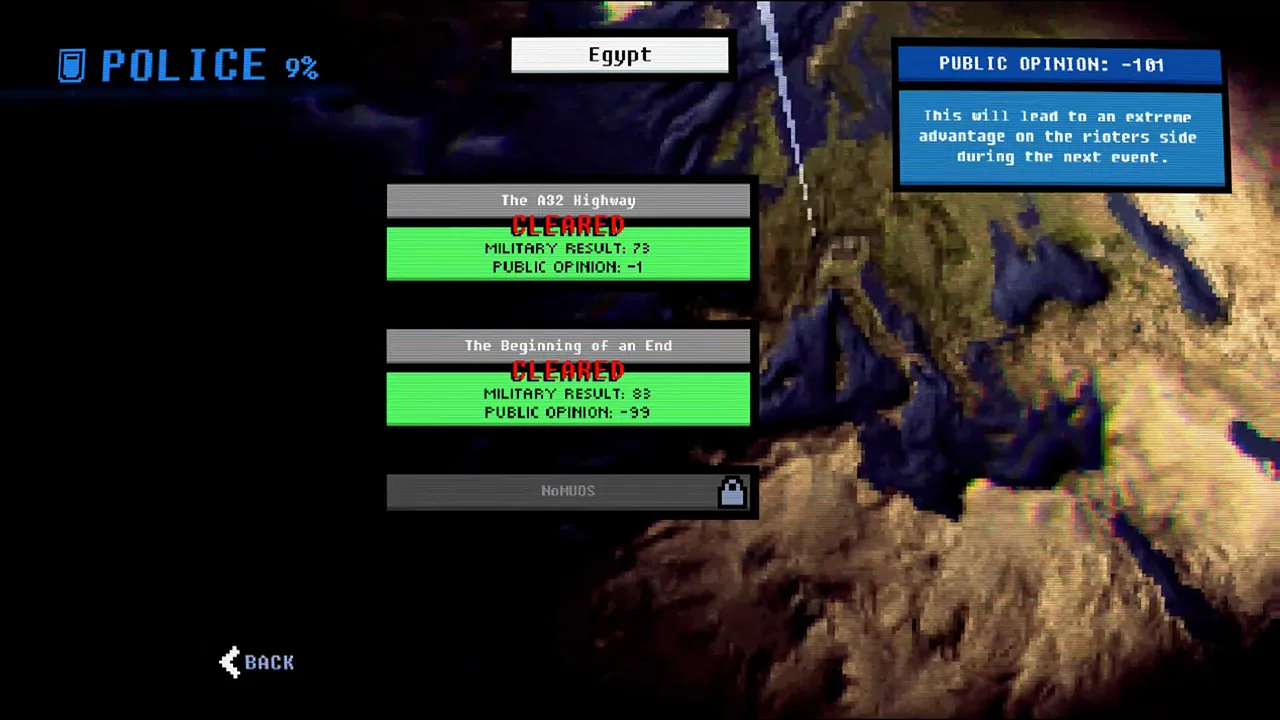Screen dimensions: 1280x720
Task: Click the CLEARED stamp on The A32 Highway
Action: [568, 226]
